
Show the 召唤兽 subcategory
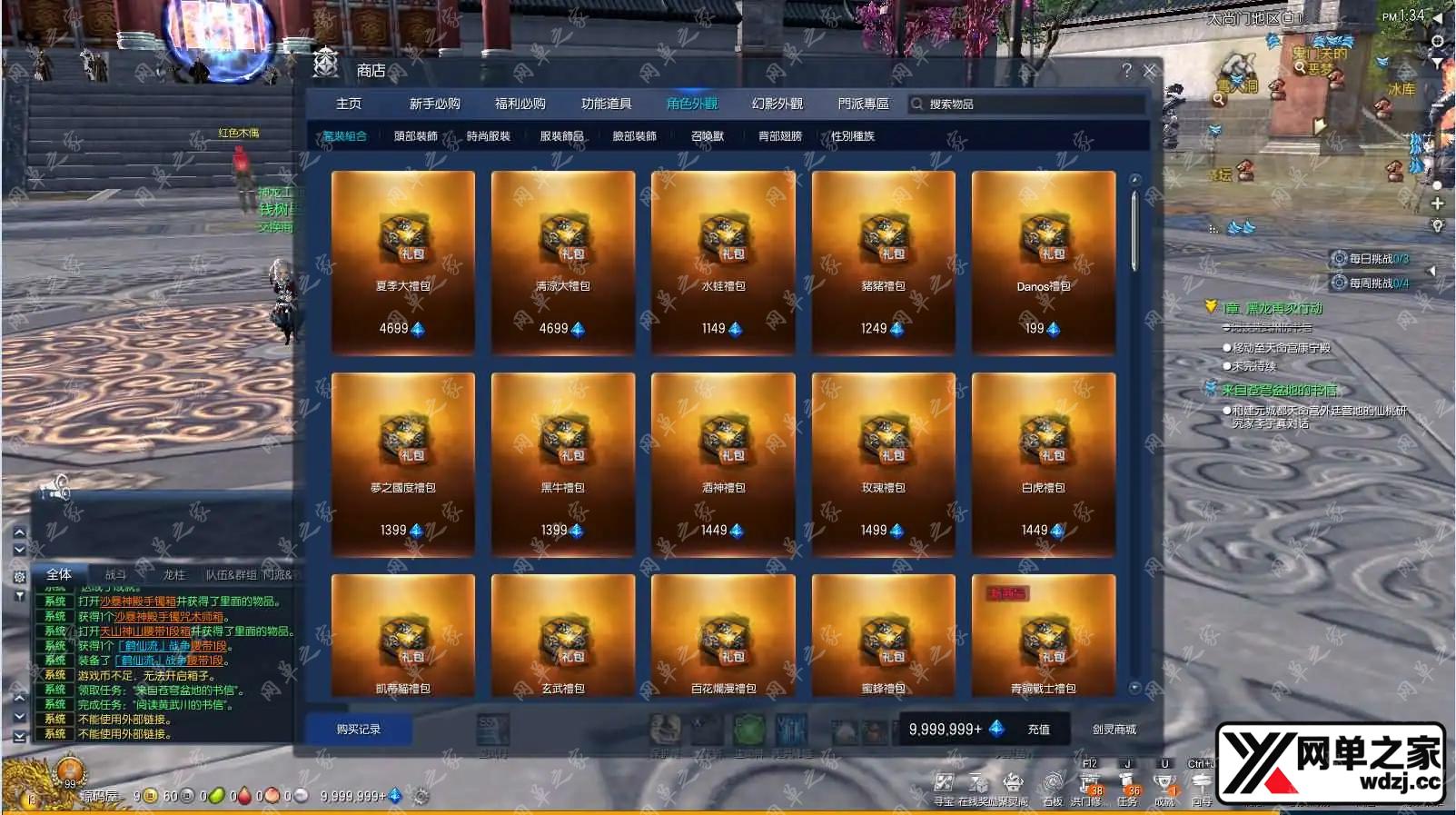point(708,136)
